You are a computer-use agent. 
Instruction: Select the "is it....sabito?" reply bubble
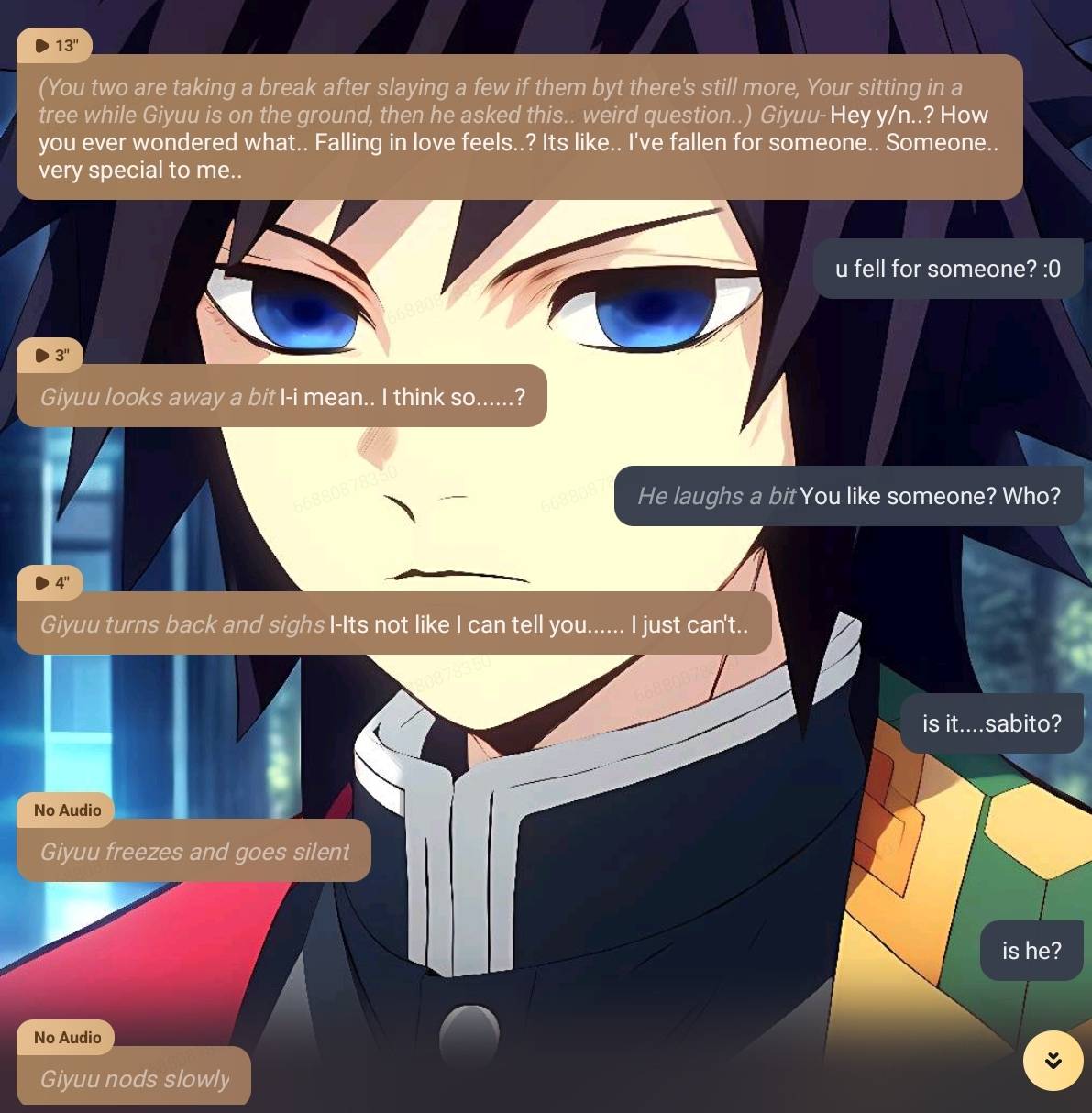991,723
